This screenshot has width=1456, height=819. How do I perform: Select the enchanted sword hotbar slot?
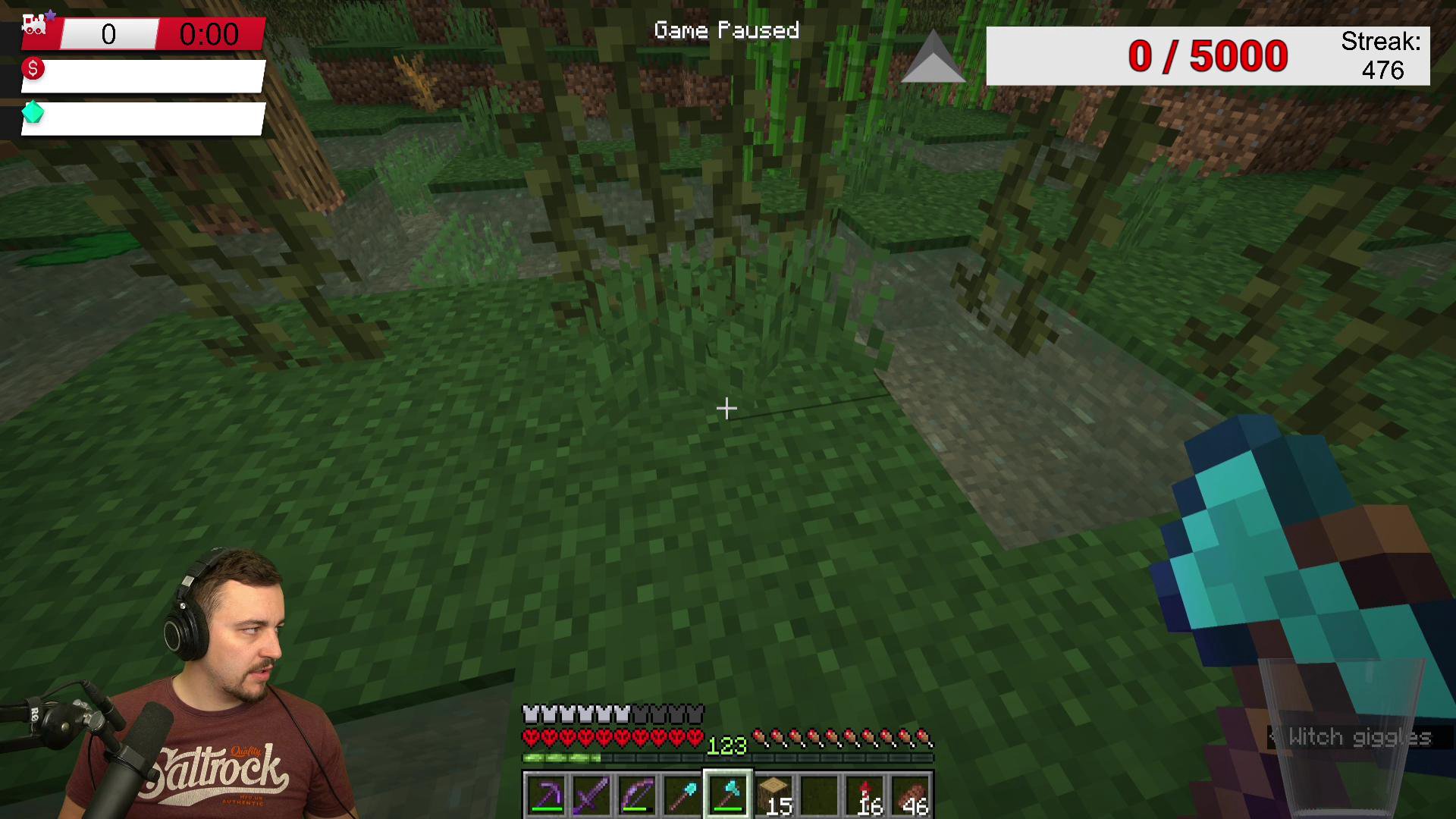click(x=591, y=795)
